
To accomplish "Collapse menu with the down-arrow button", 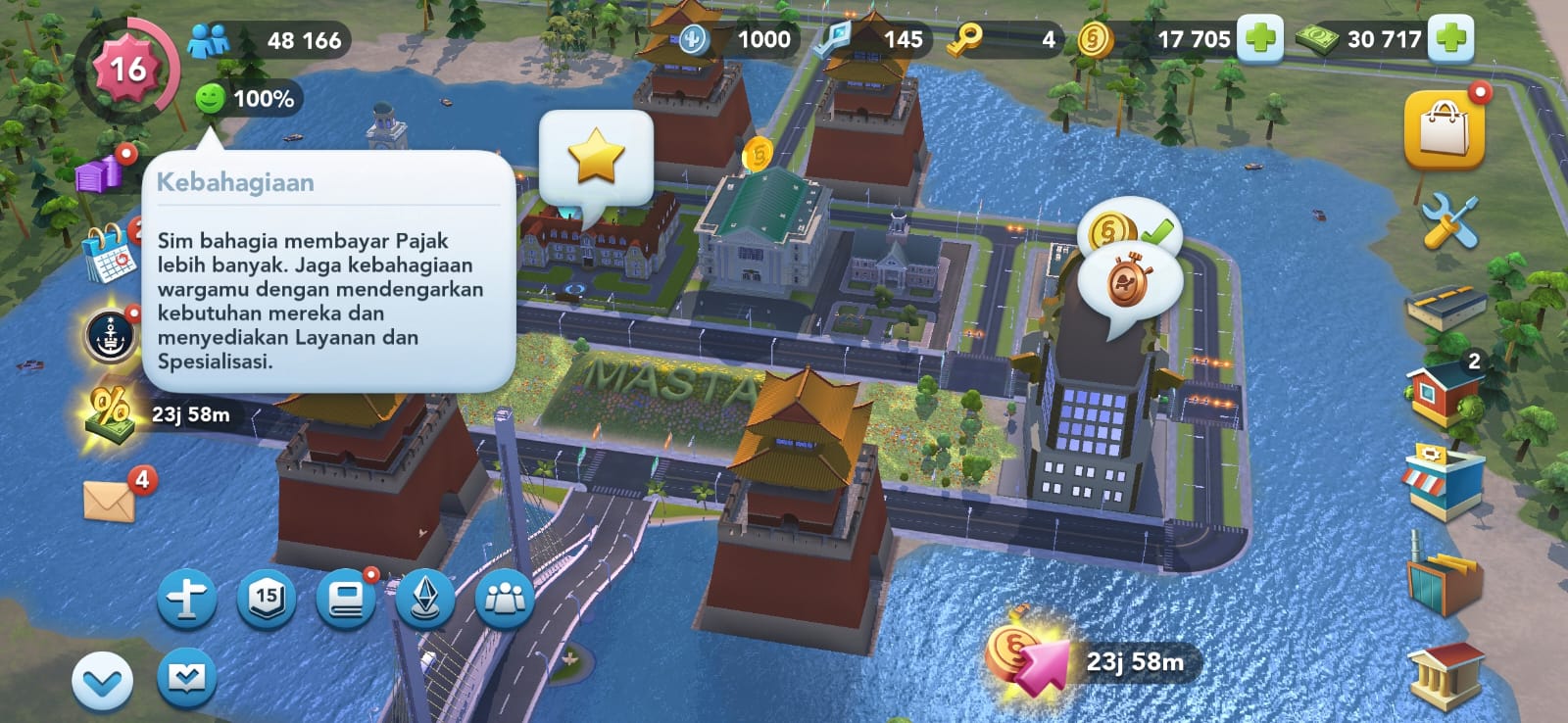I will 102,681.
